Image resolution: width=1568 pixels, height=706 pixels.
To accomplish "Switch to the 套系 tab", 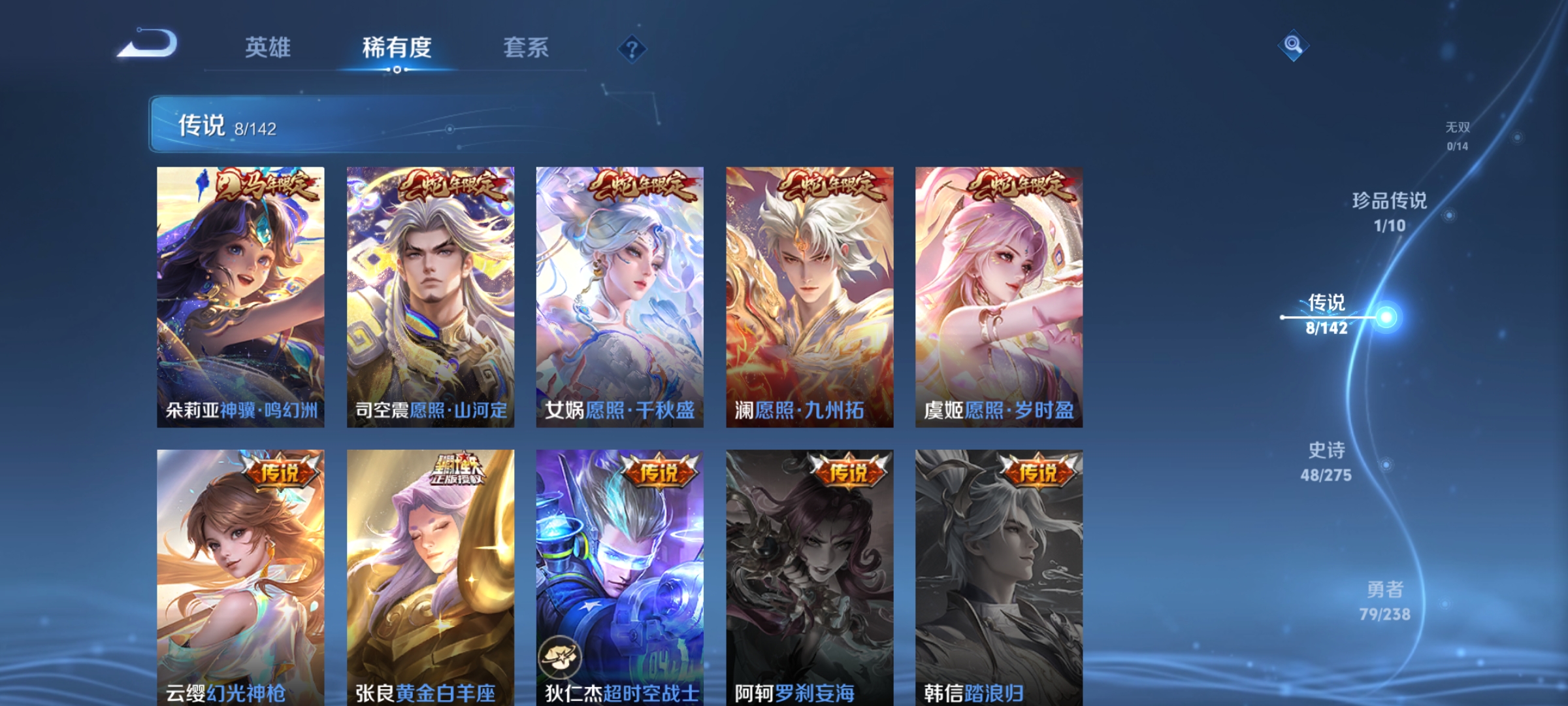I will click(526, 48).
